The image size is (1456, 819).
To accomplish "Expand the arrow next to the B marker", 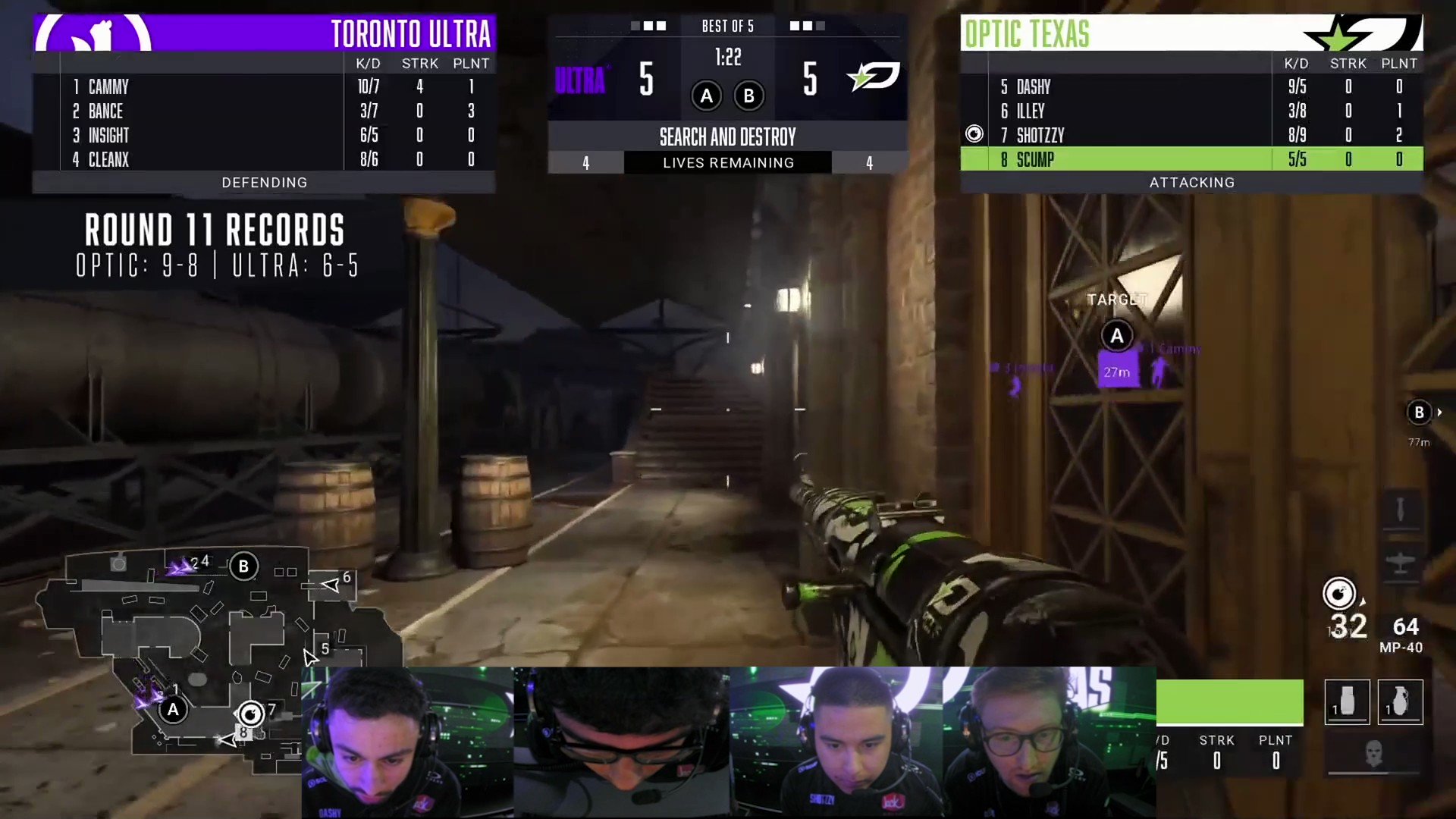I will (x=1440, y=413).
